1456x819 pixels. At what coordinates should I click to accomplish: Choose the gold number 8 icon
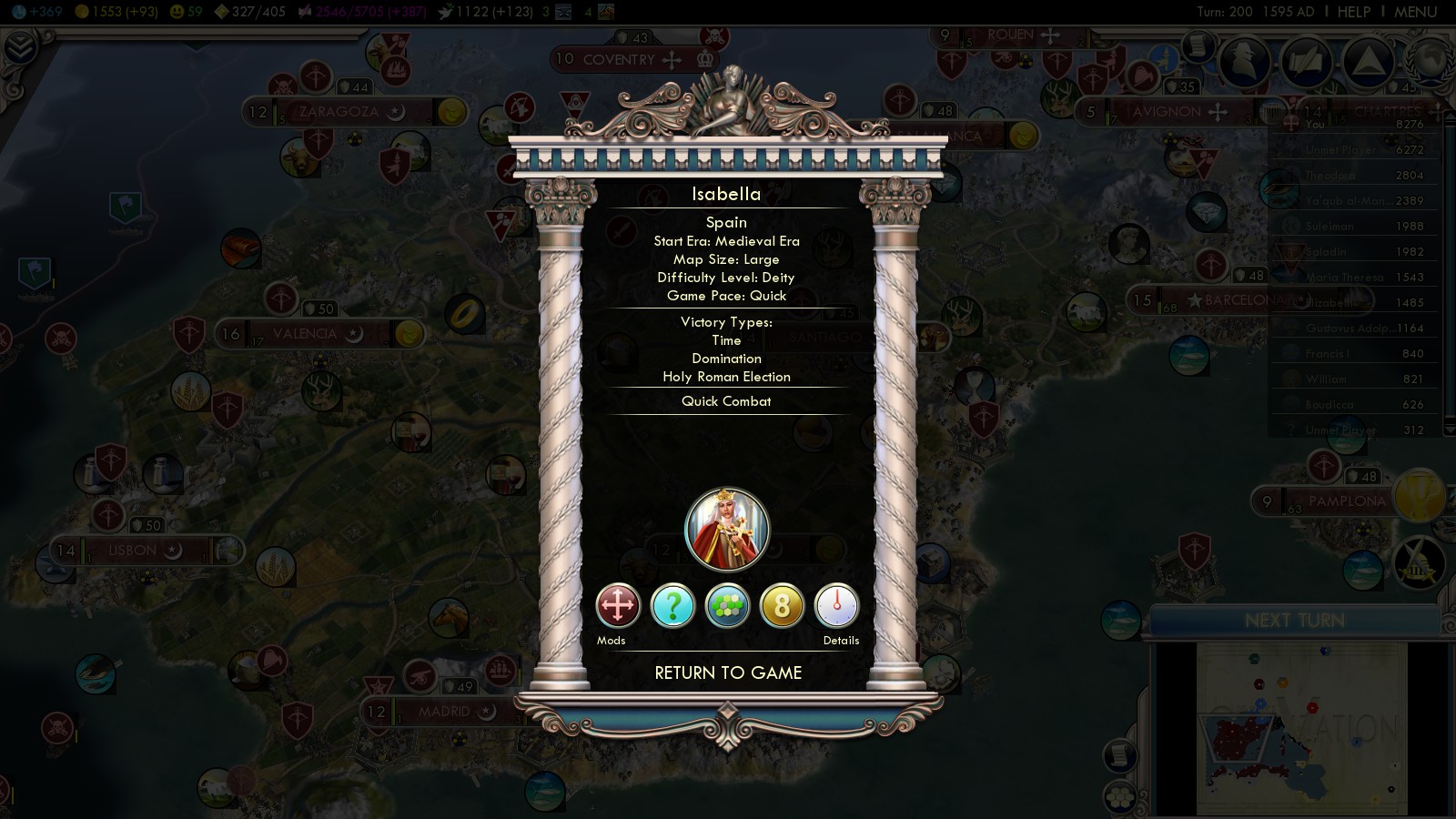782,606
